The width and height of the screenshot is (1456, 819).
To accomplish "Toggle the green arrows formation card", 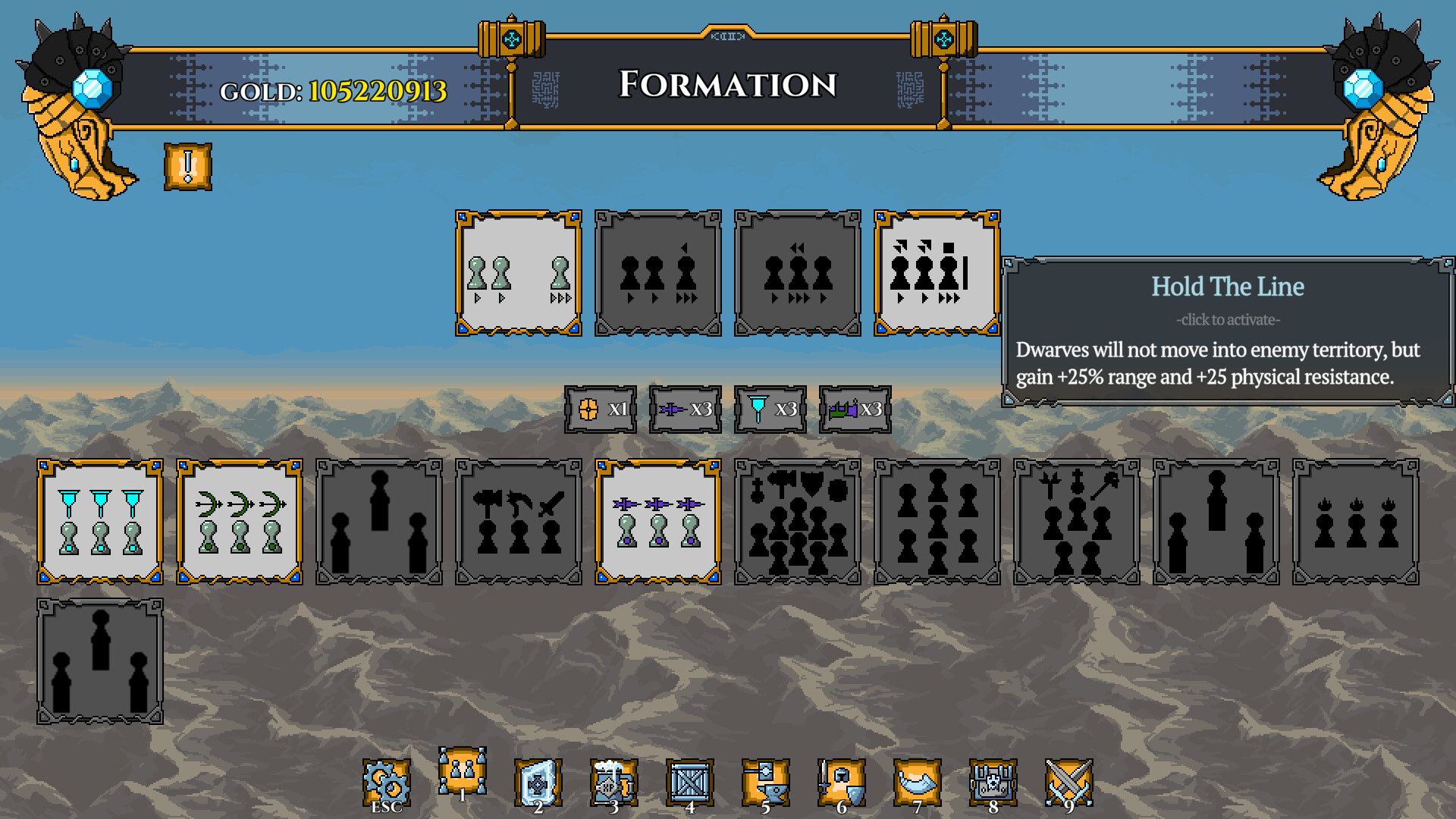I will pyautogui.click(x=240, y=523).
